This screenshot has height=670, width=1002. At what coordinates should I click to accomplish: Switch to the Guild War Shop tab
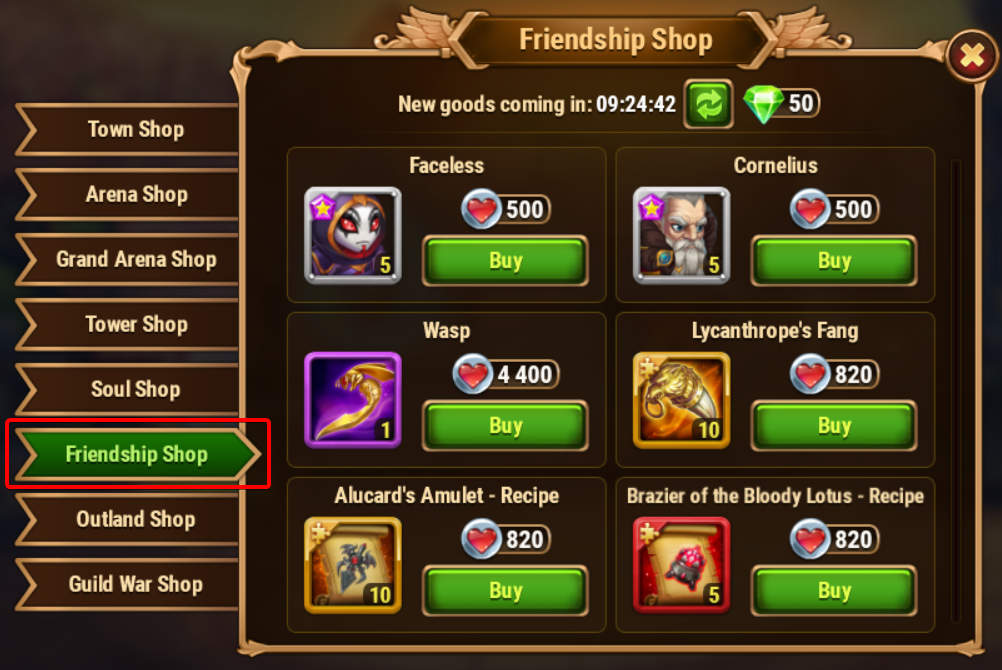[x=135, y=585]
